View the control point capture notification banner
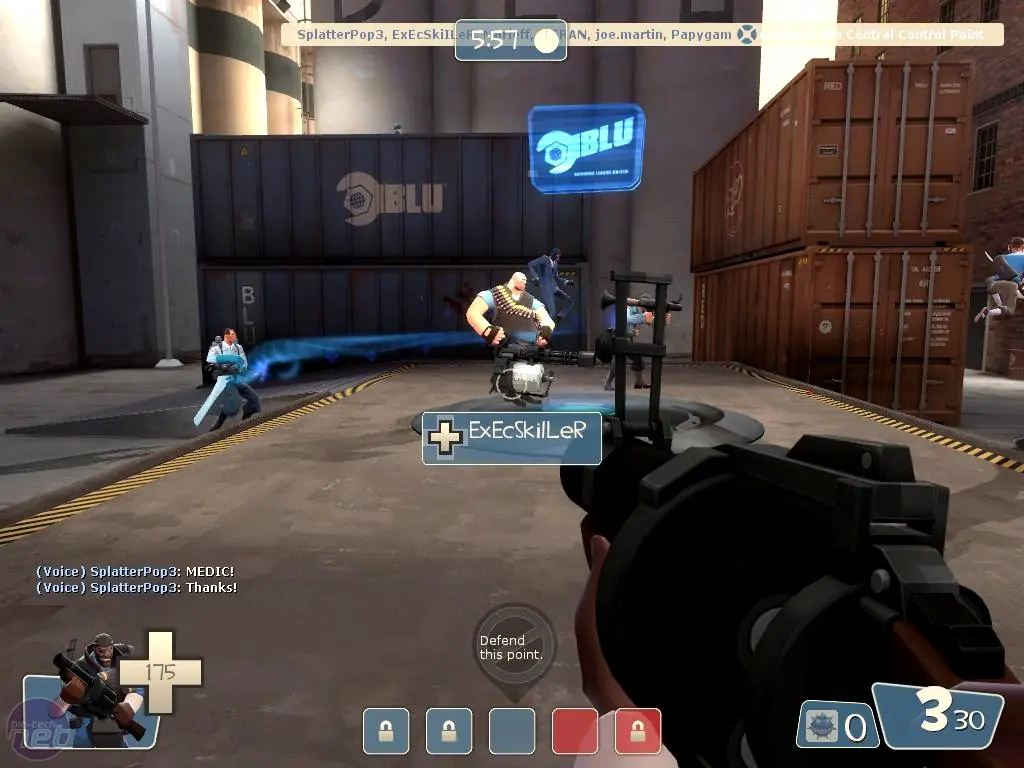 [640, 34]
